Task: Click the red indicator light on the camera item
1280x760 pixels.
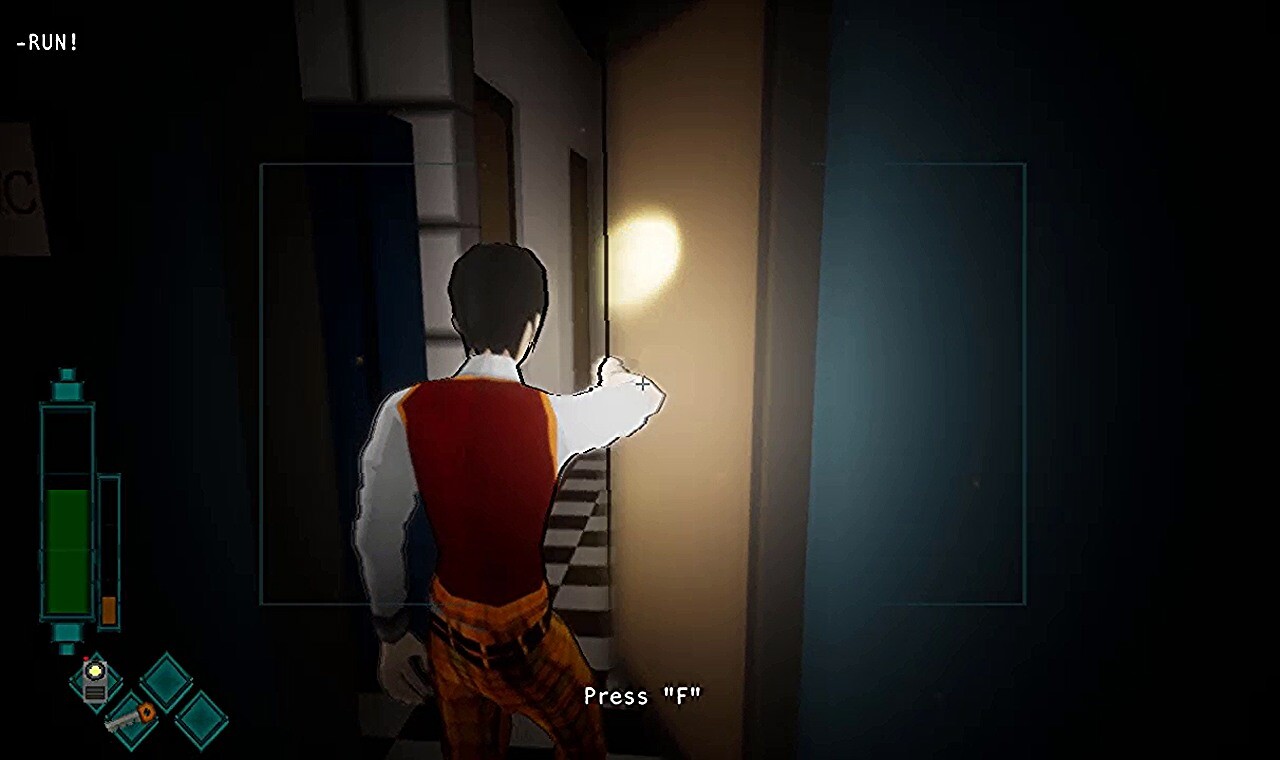Action: [85, 659]
